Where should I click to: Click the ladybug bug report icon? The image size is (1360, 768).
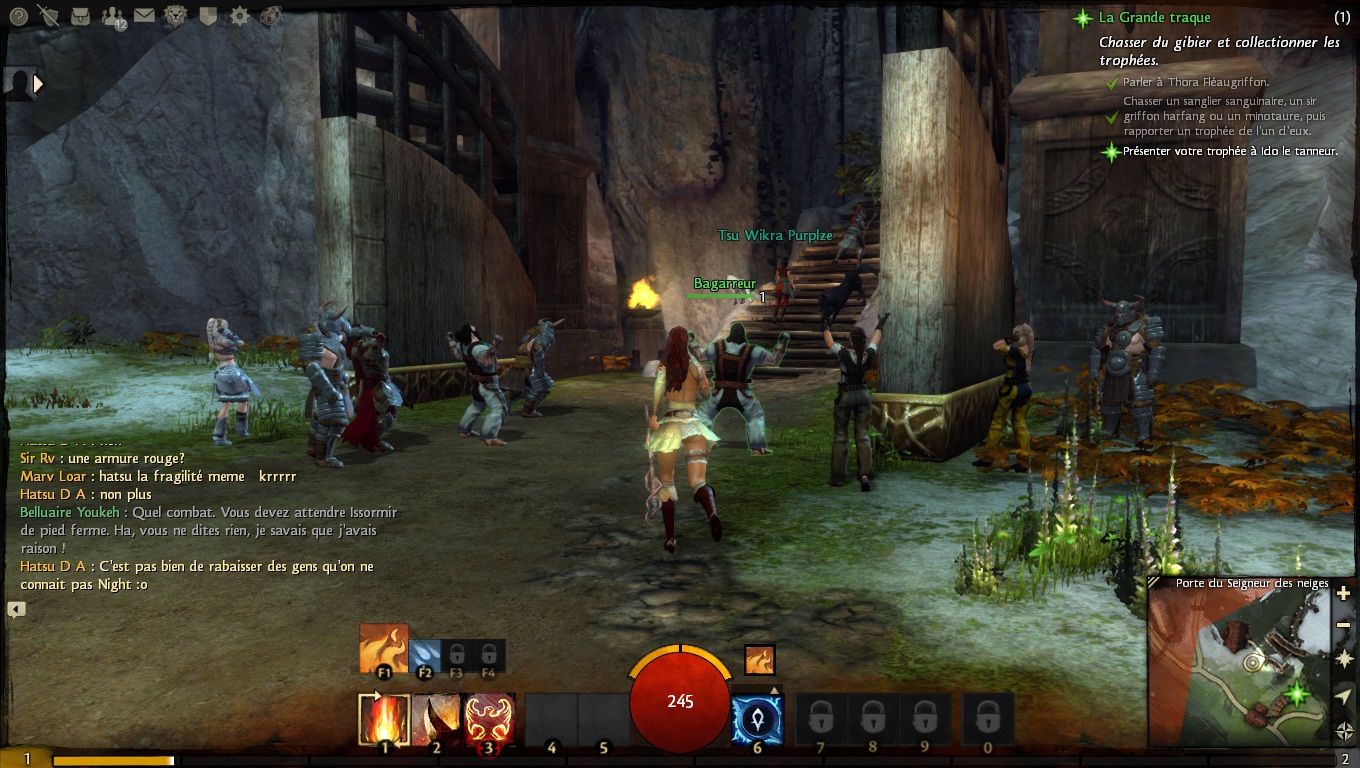coord(270,15)
